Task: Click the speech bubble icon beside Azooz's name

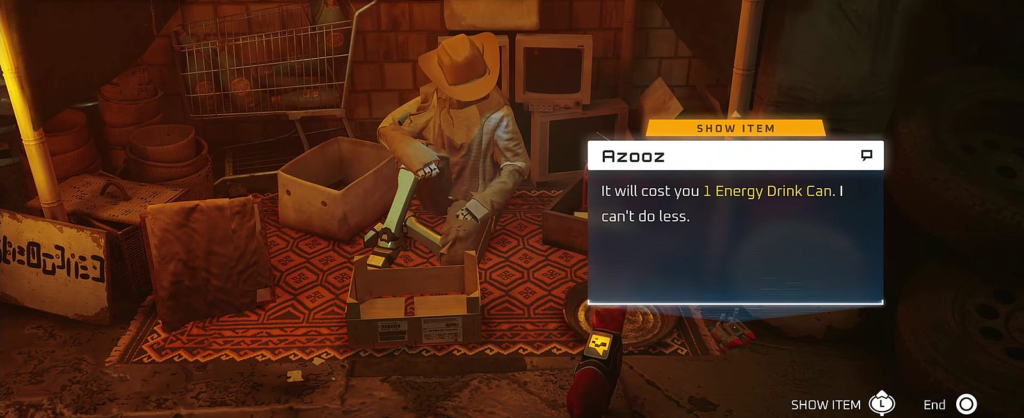Action: 866,156
